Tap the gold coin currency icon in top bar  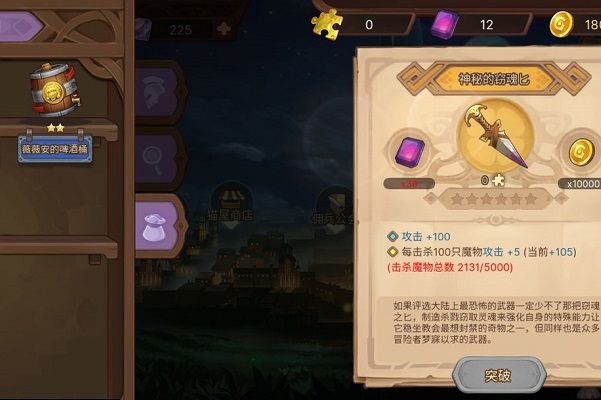561,23
